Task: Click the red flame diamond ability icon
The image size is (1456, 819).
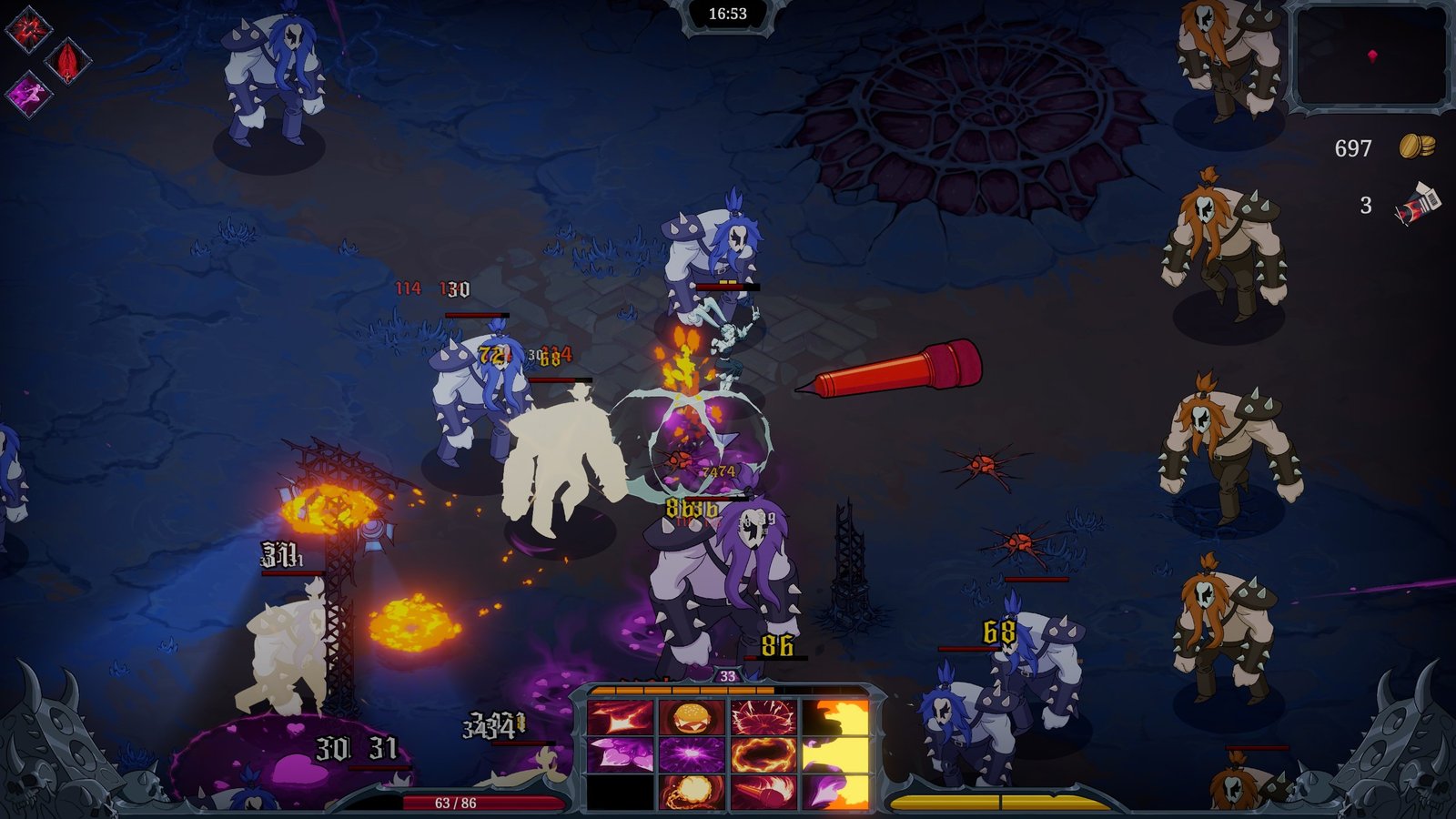Action: (68, 62)
